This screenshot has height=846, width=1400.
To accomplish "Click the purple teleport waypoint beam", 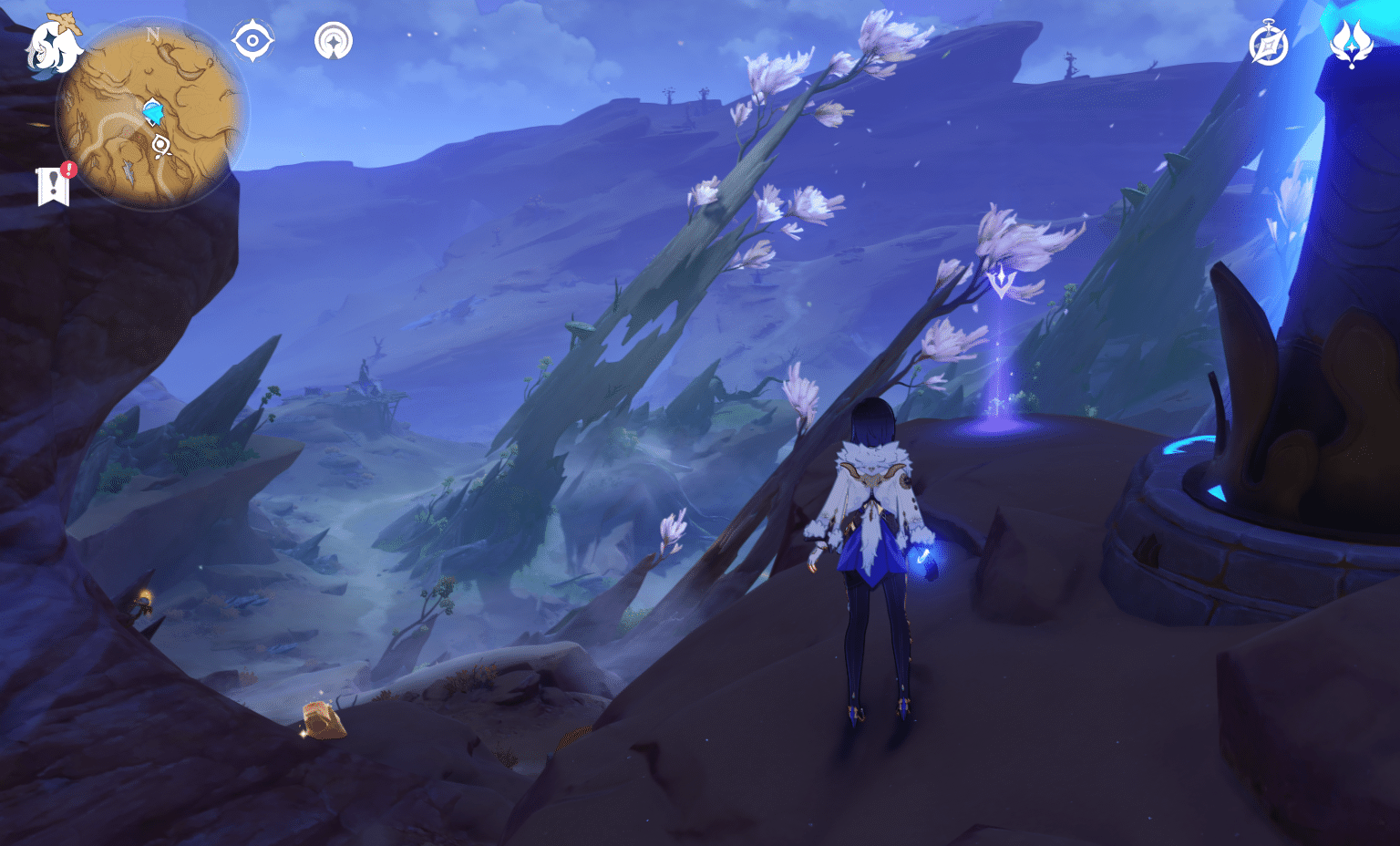I will pos(999,392).
